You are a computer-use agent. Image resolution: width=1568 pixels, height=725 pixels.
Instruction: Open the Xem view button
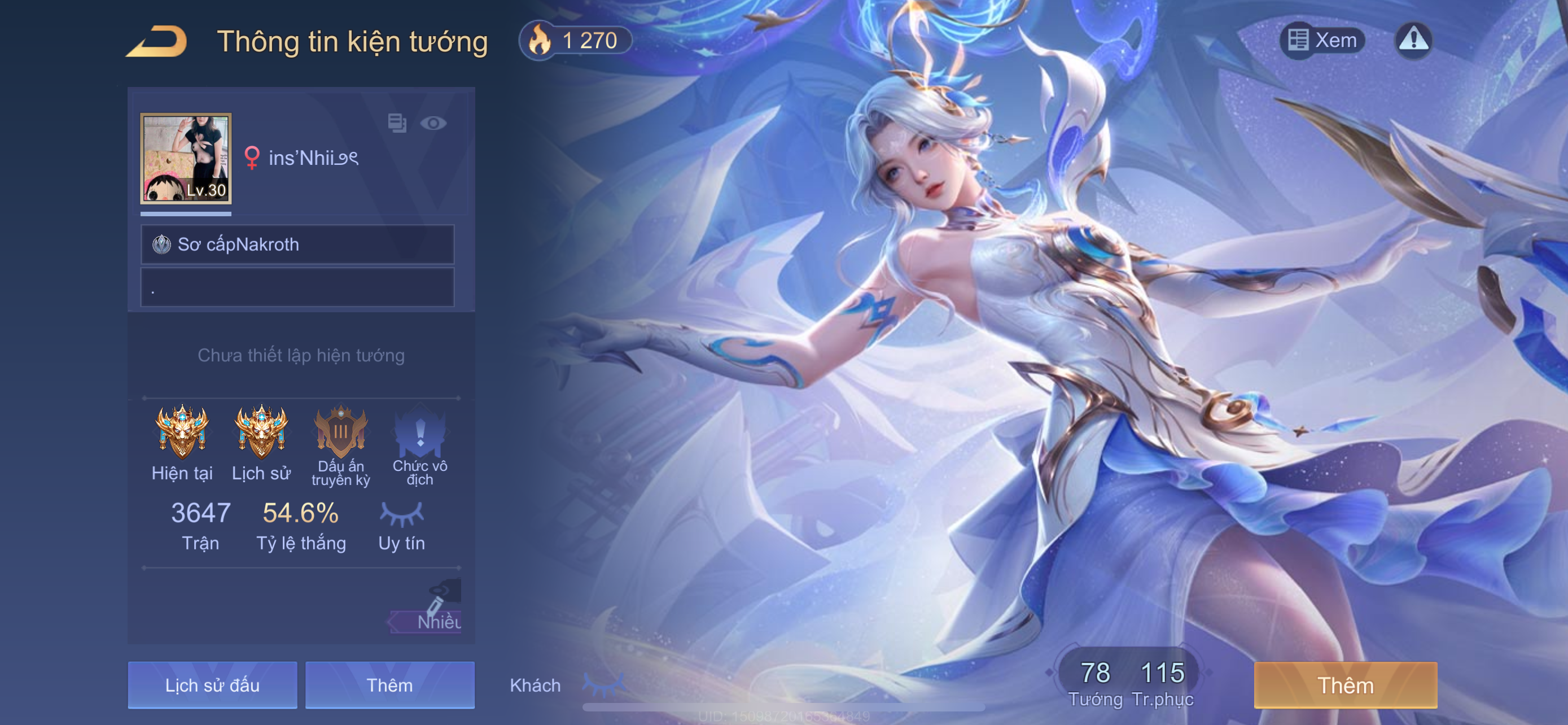coord(1322,40)
